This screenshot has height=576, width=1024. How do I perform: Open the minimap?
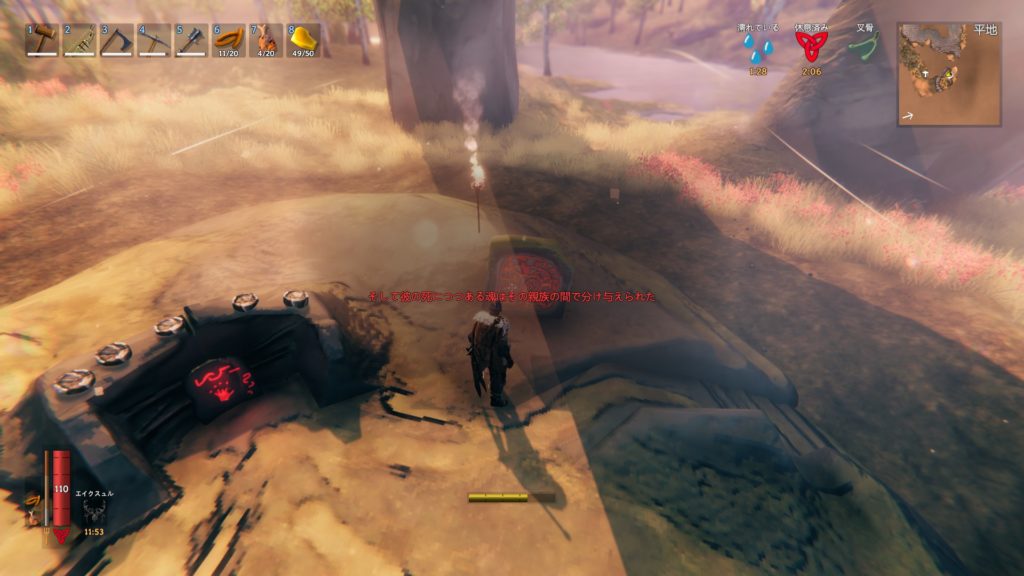[x=949, y=75]
